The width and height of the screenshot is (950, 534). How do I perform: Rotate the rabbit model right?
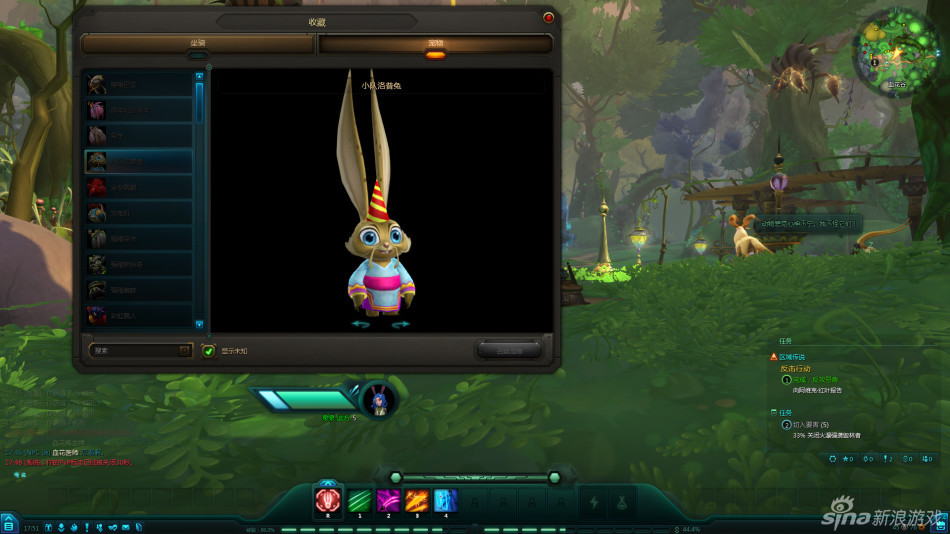pos(400,324)
